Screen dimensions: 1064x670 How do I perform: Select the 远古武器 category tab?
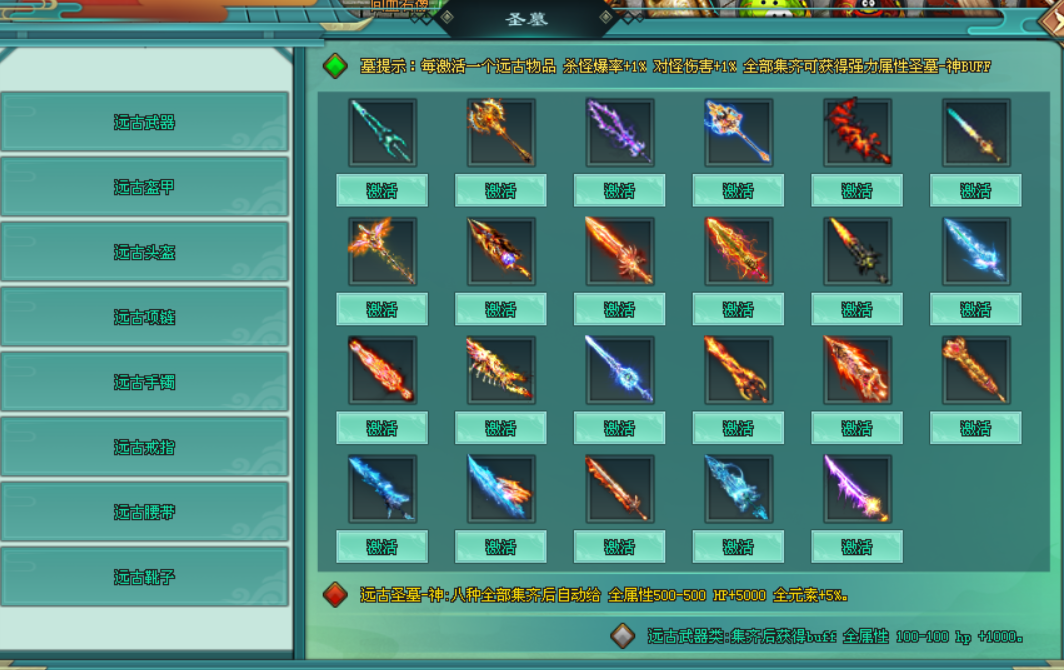pyautogui.click(x=144, y=122)
